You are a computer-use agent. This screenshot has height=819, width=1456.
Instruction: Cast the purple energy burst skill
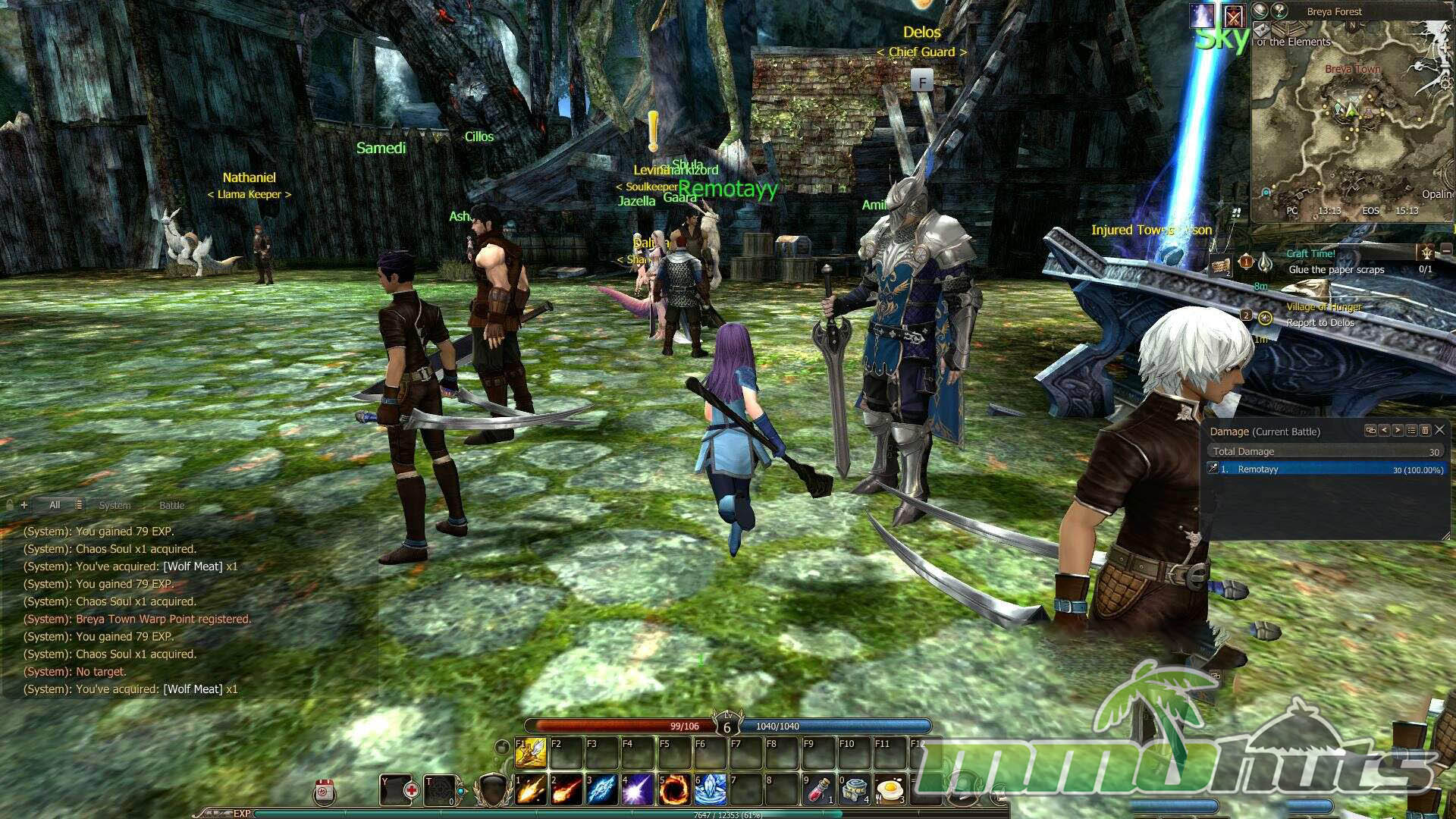point(638,789)
